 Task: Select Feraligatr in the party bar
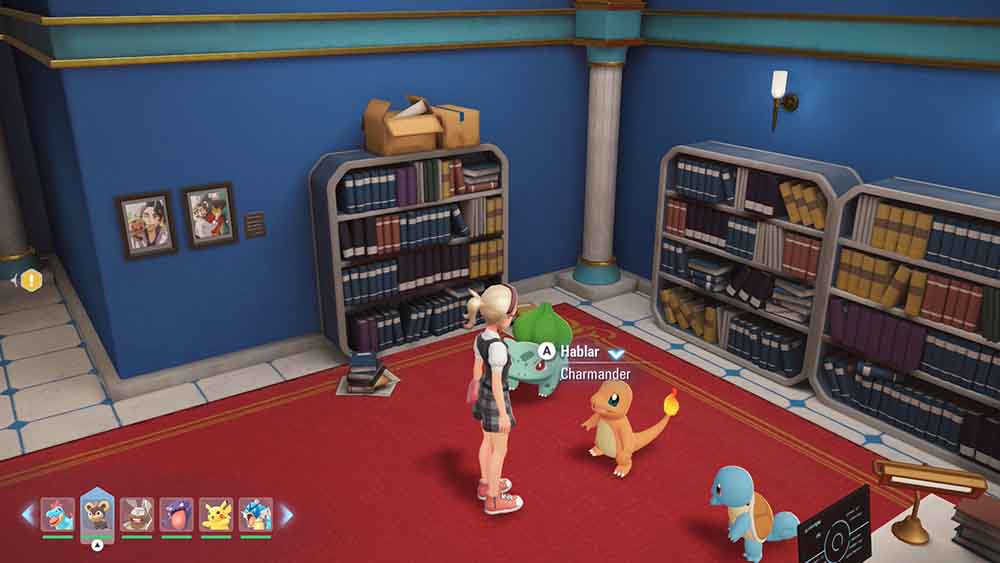(57, 514)
